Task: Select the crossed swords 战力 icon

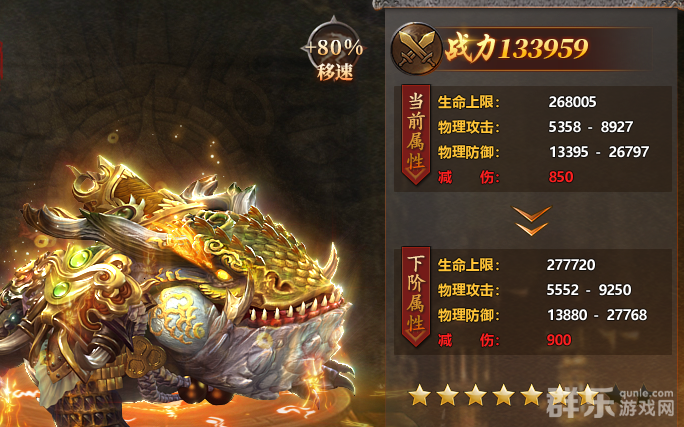Action: 419,46
